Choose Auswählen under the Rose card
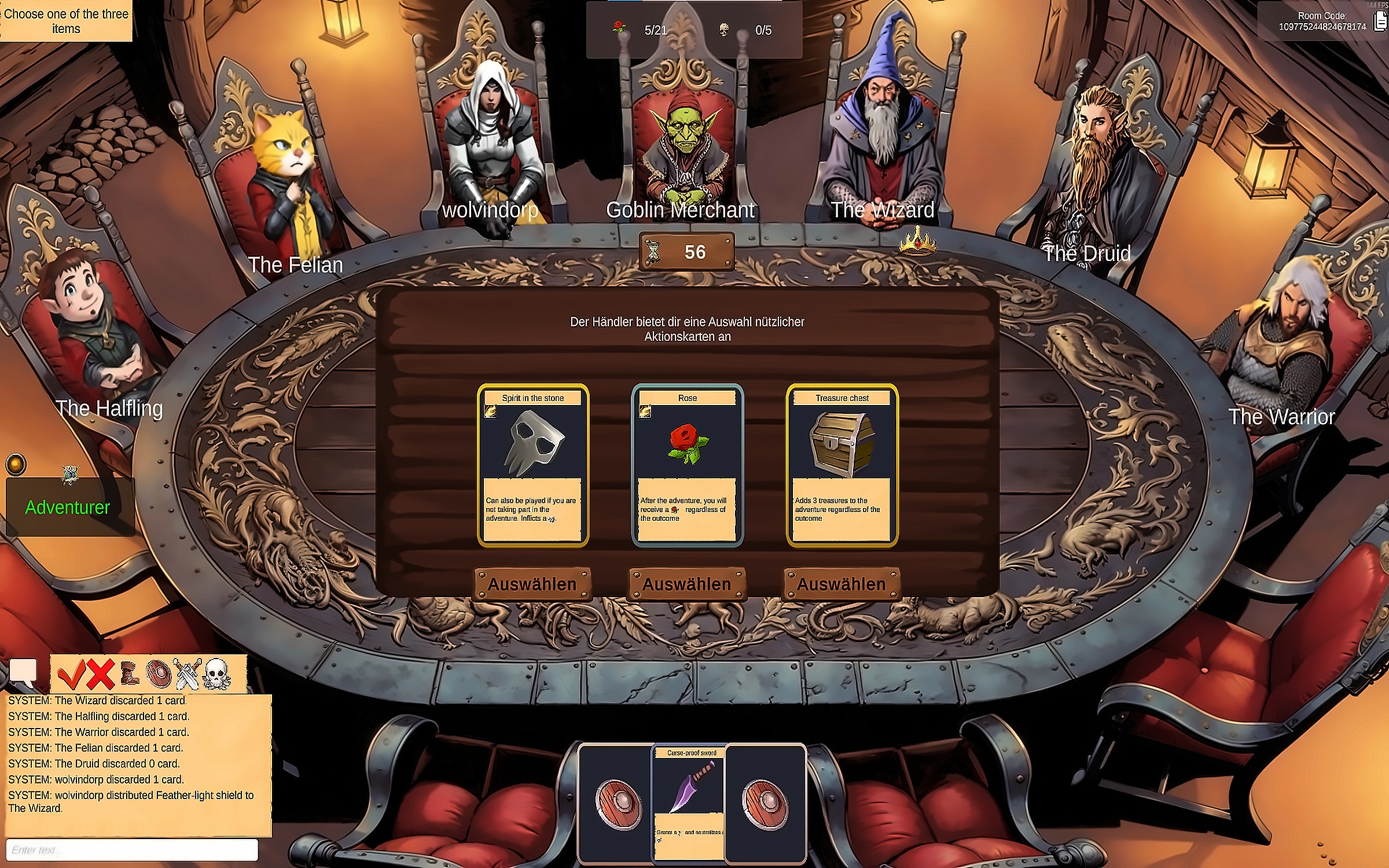This screenshot has width=1389, height=868. click(687, 584)
